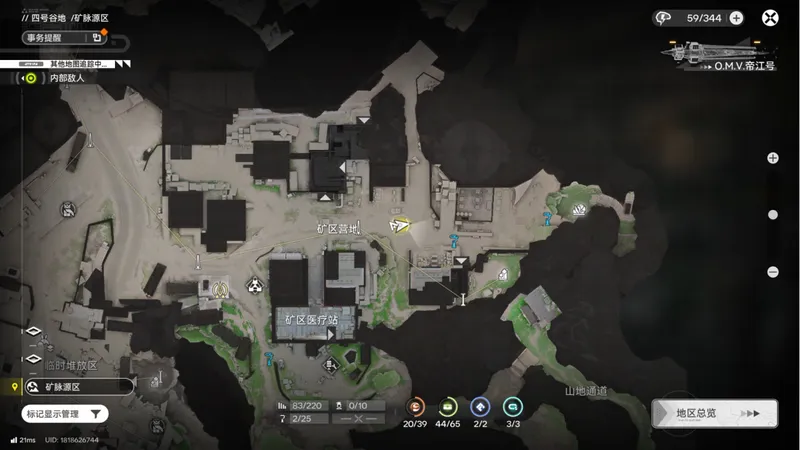This screenshot has width=800, height=450.
Task: Zoom in the map
Action: pos(772,158)
